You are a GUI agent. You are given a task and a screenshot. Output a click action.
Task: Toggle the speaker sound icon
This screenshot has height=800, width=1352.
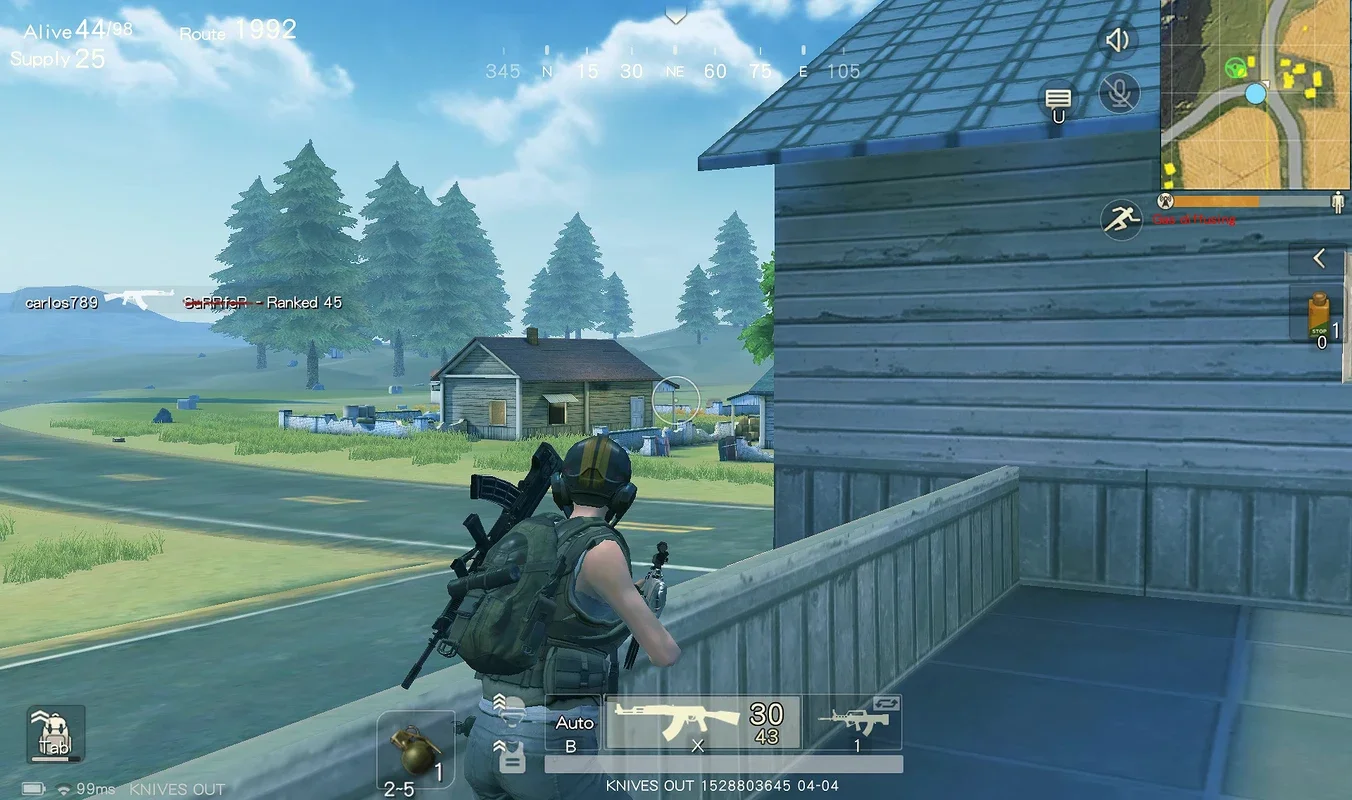(x=1118, y=42)
